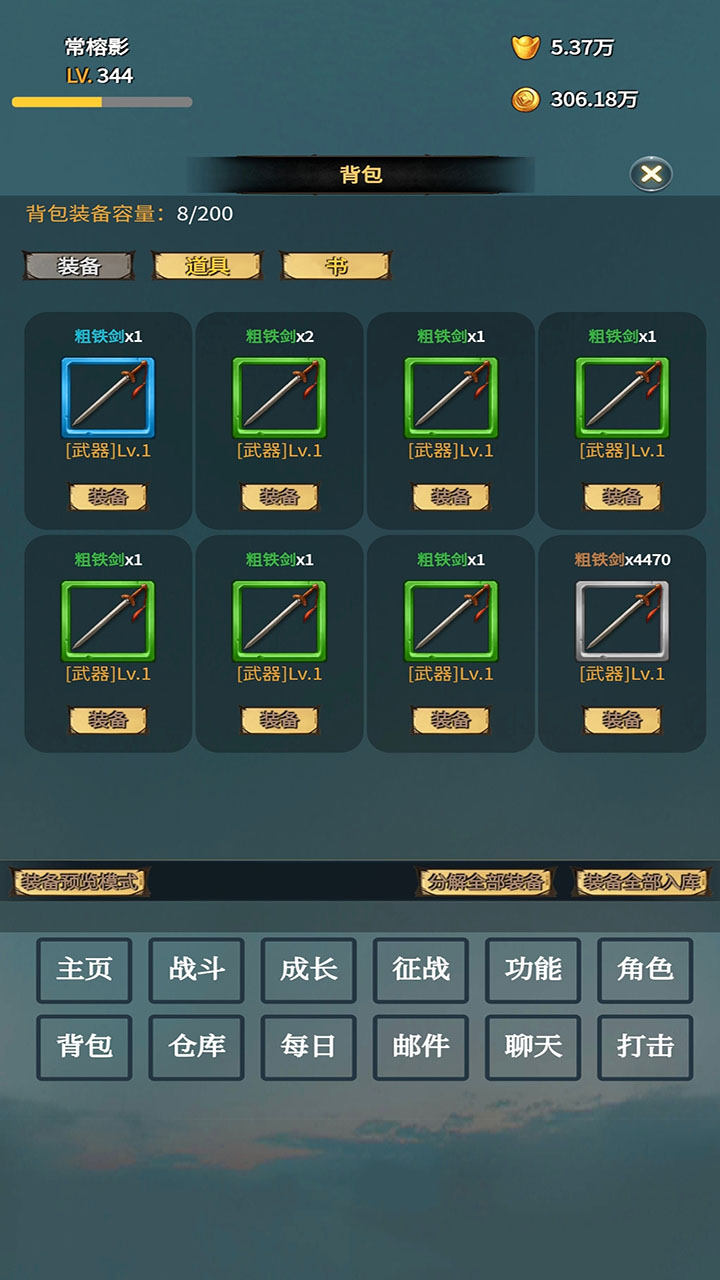The image size is (720, 1280).
Task: Switch to the 道具 items tab
Action: (x=207, y=265)
